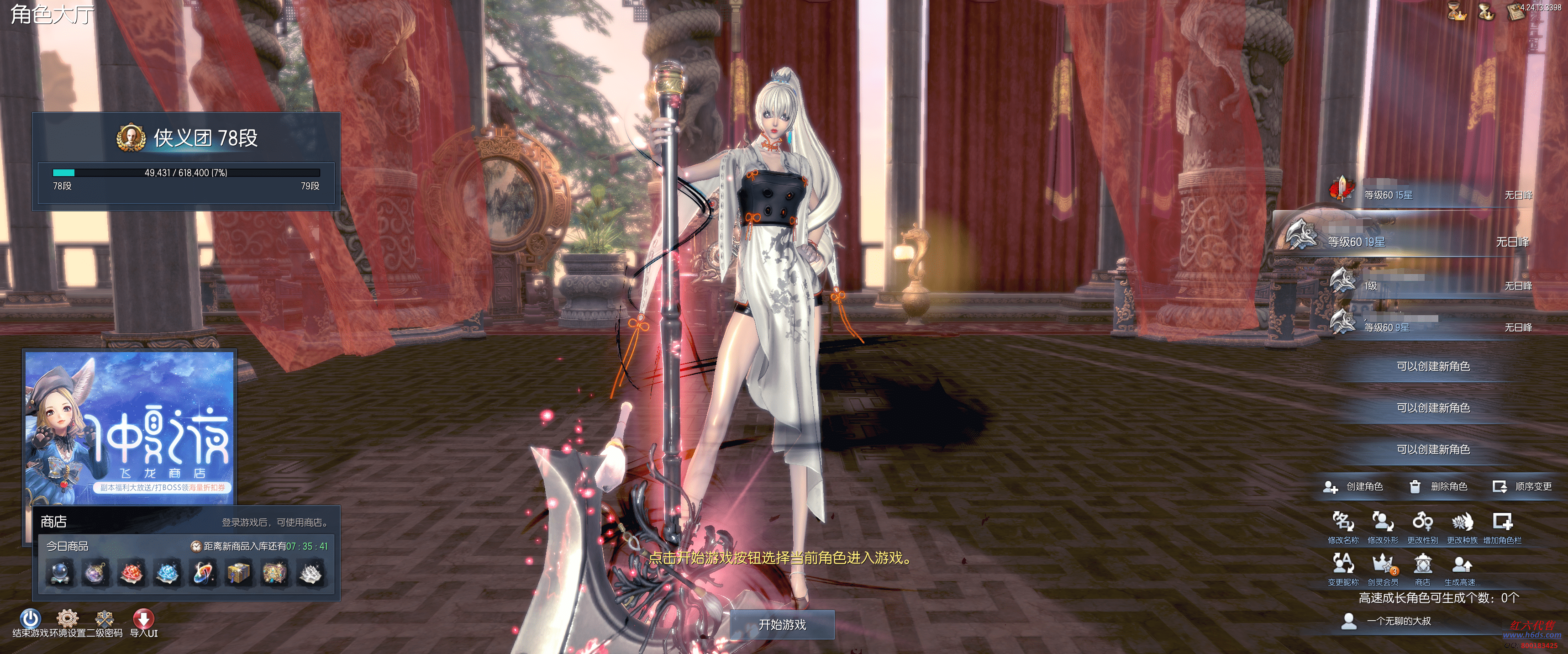
Task: Open 顺序变更 to reorder characters
Action: 1522,486
